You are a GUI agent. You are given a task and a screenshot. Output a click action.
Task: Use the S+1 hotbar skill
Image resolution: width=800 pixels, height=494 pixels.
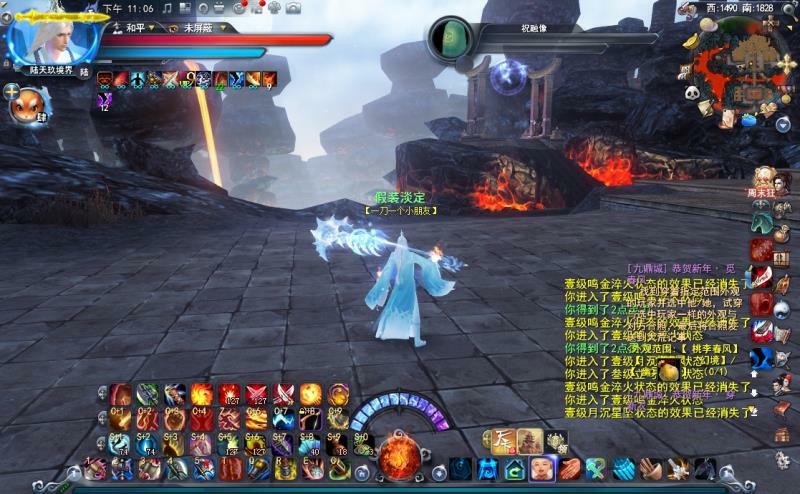pos(121,444)
